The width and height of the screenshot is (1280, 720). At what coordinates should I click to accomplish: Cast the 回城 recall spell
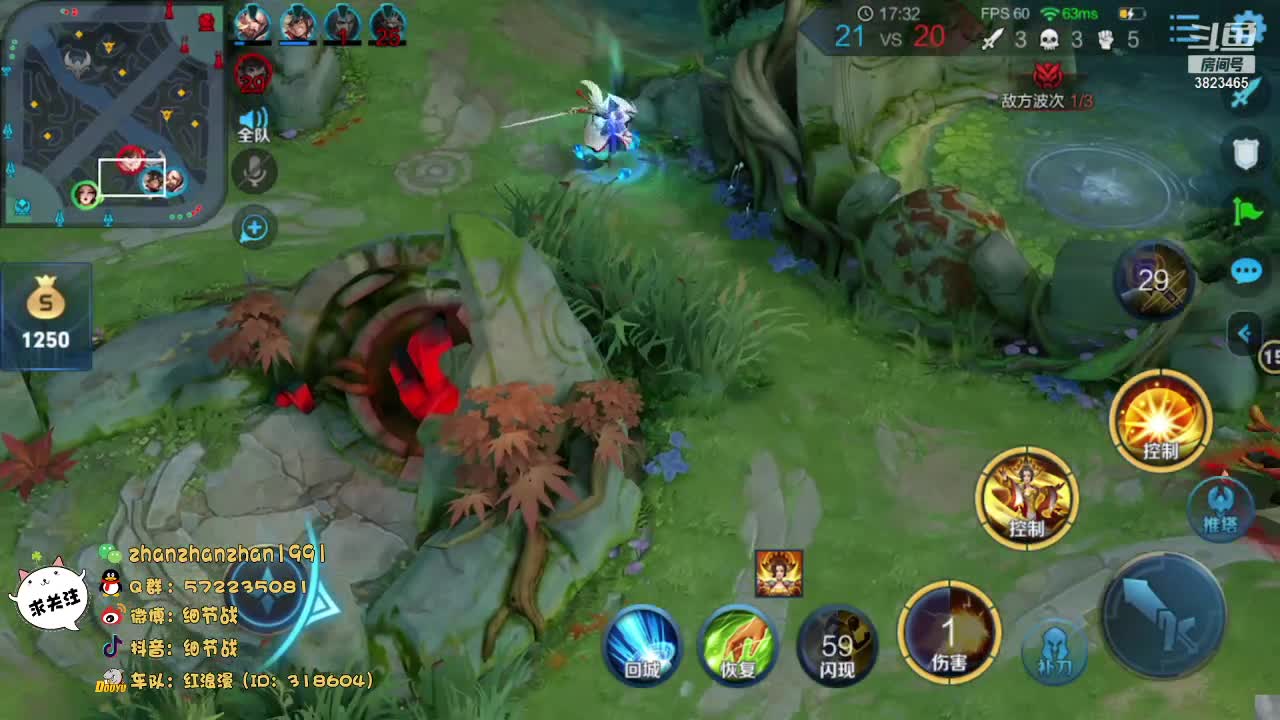click(x=642, y=645)
